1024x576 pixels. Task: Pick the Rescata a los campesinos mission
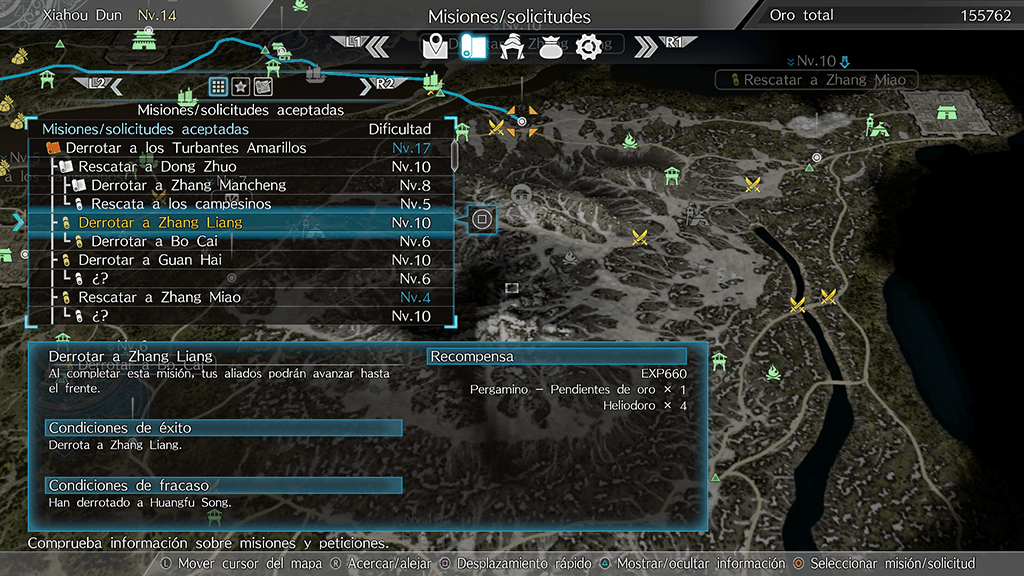181,204
